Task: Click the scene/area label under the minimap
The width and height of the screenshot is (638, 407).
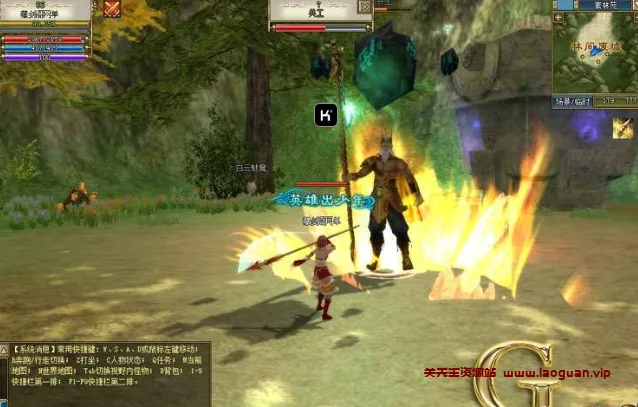Action: (x=574, y=101)
